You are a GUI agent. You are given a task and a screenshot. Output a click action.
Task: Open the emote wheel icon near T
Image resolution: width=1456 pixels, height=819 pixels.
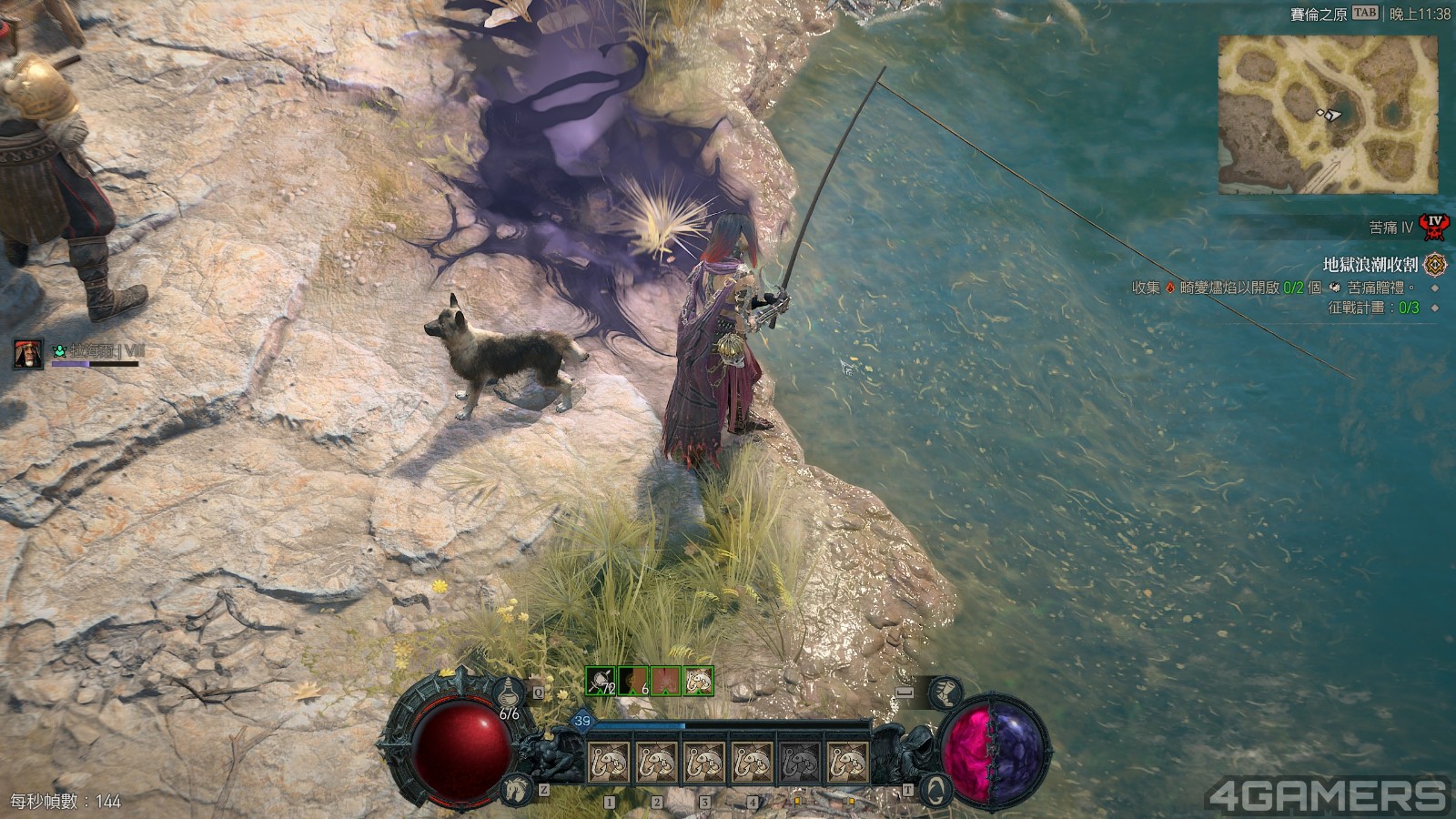936,788
